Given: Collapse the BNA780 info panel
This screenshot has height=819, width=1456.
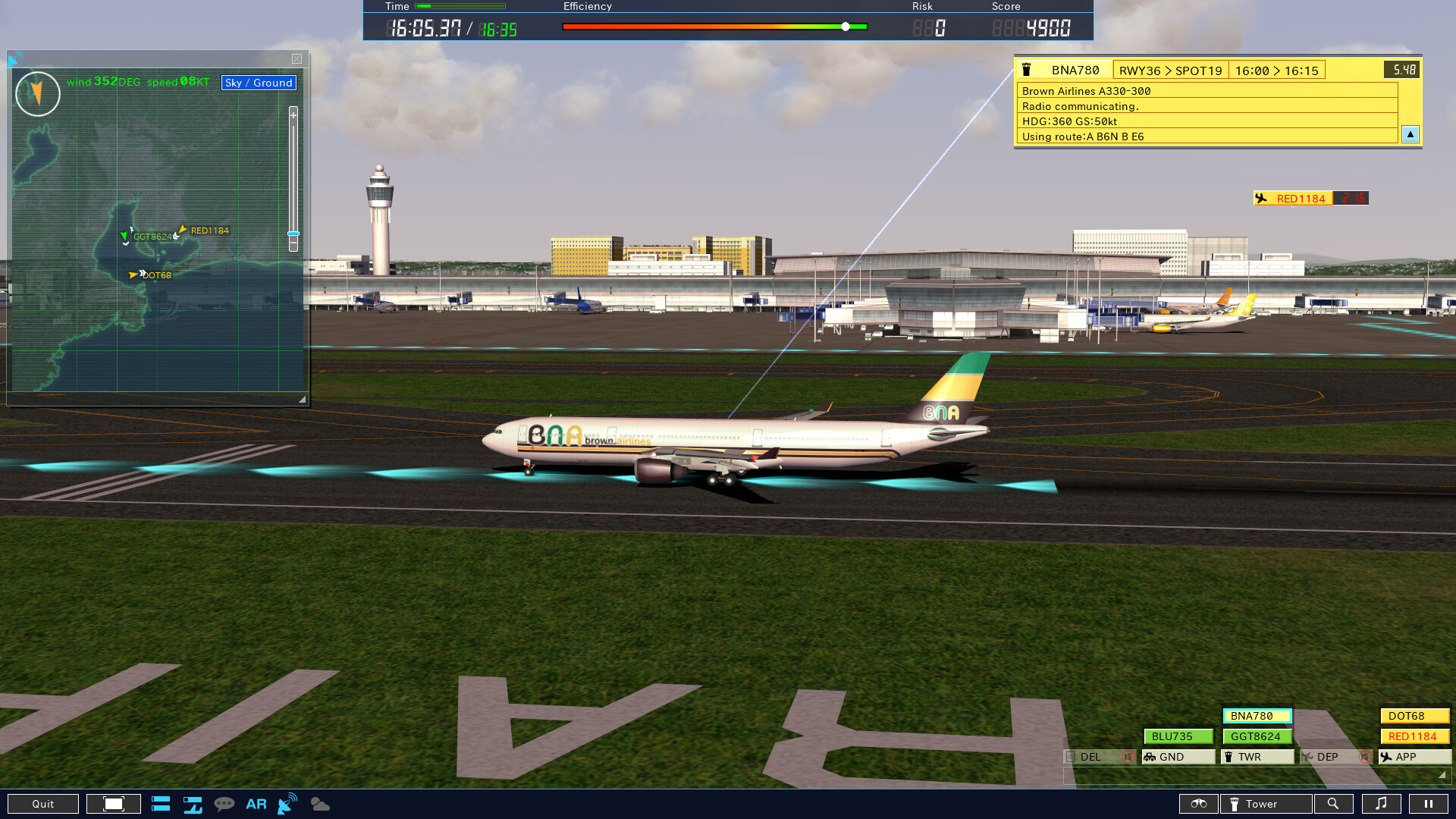Looking at the screenshot, I should pyautogui.click(x=1410, y=134).
